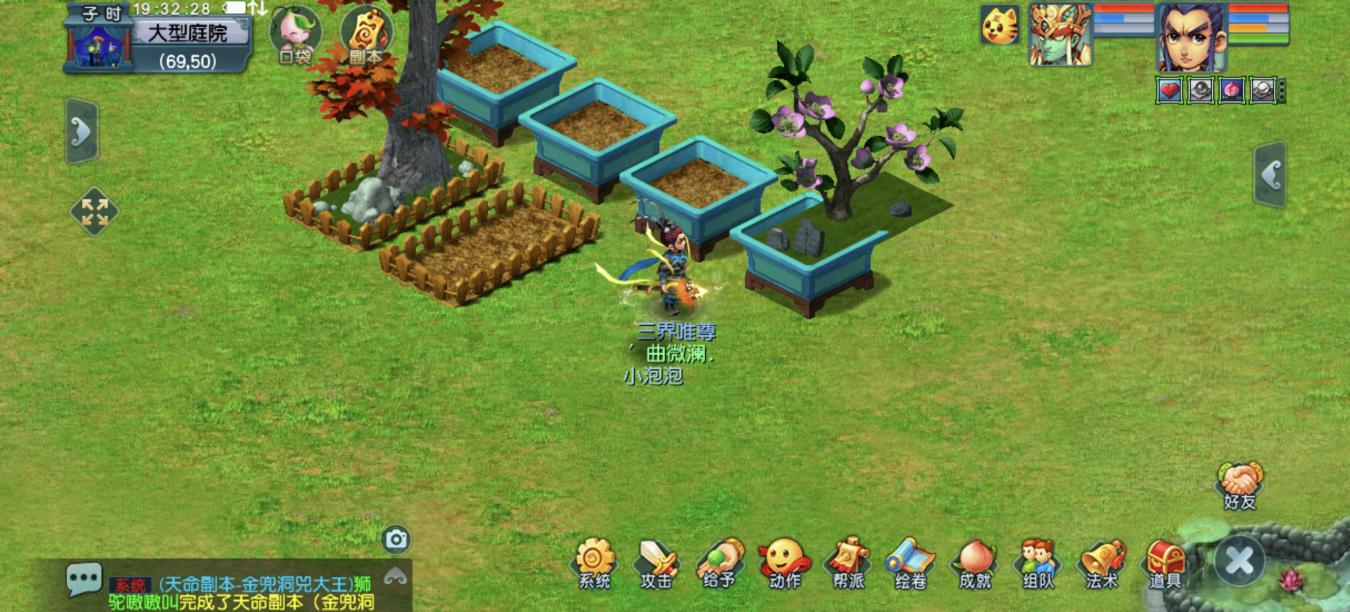The height and width of the screenshot is (612, 1350).
Task: Open the 给予 give menu
Action: [720, 562]
